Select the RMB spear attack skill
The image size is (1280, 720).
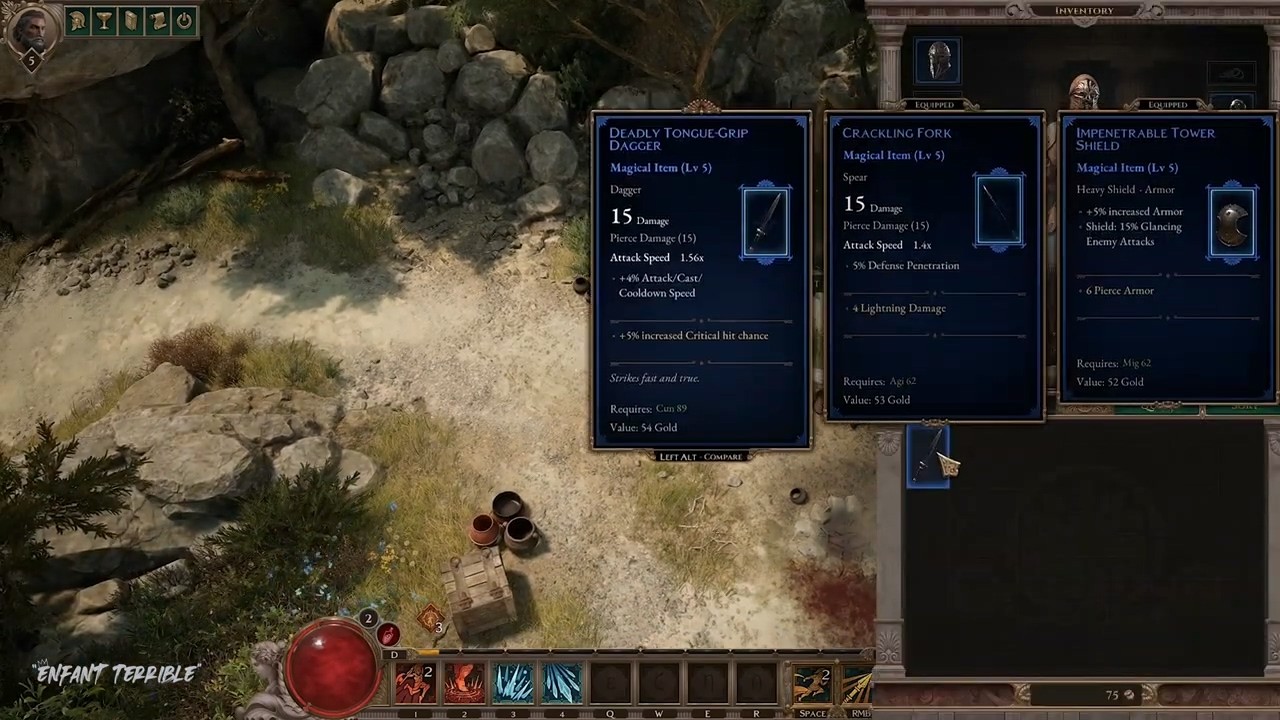click(858, 685)
